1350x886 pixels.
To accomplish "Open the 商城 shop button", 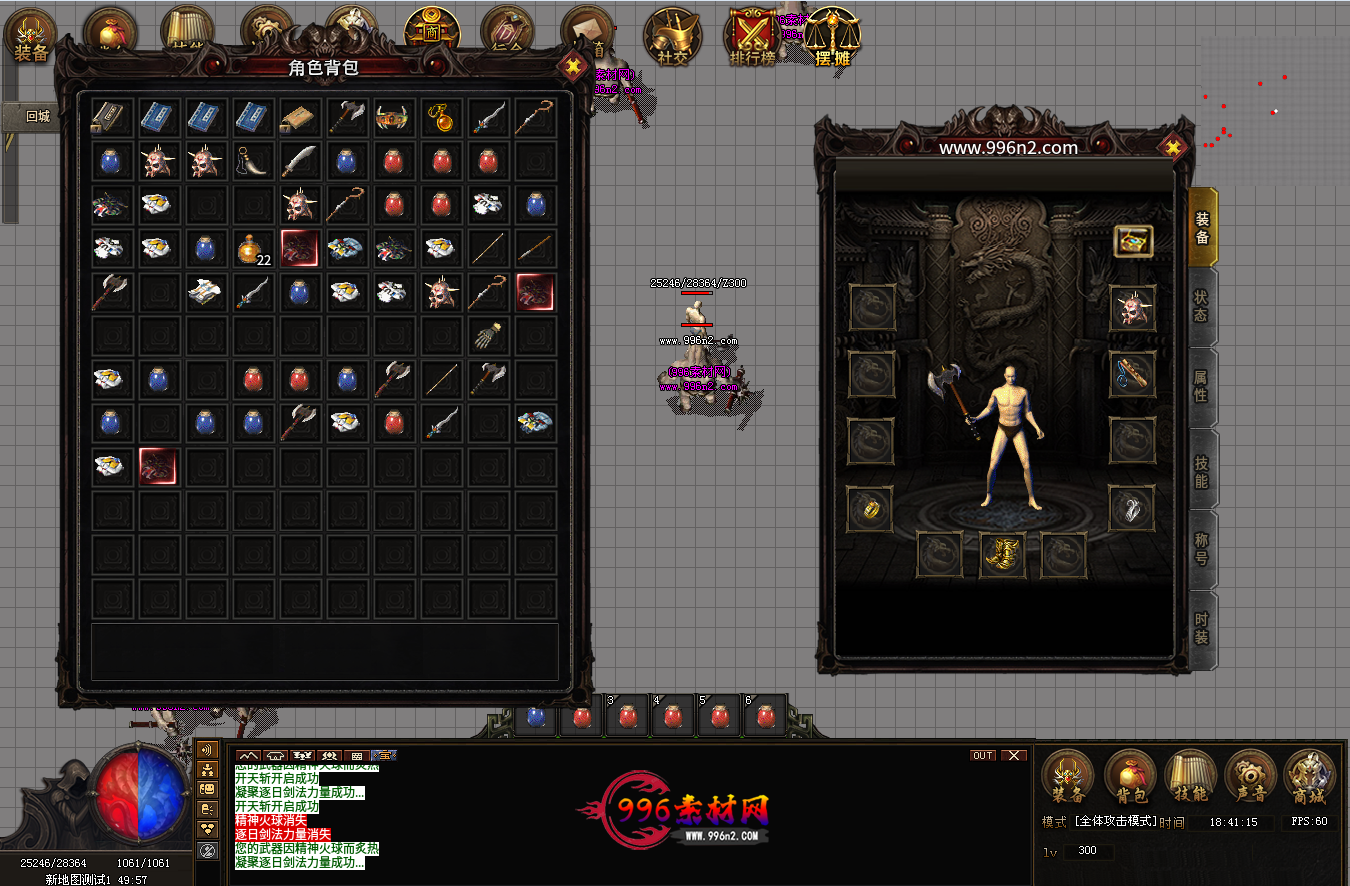I will (1310, 776).
